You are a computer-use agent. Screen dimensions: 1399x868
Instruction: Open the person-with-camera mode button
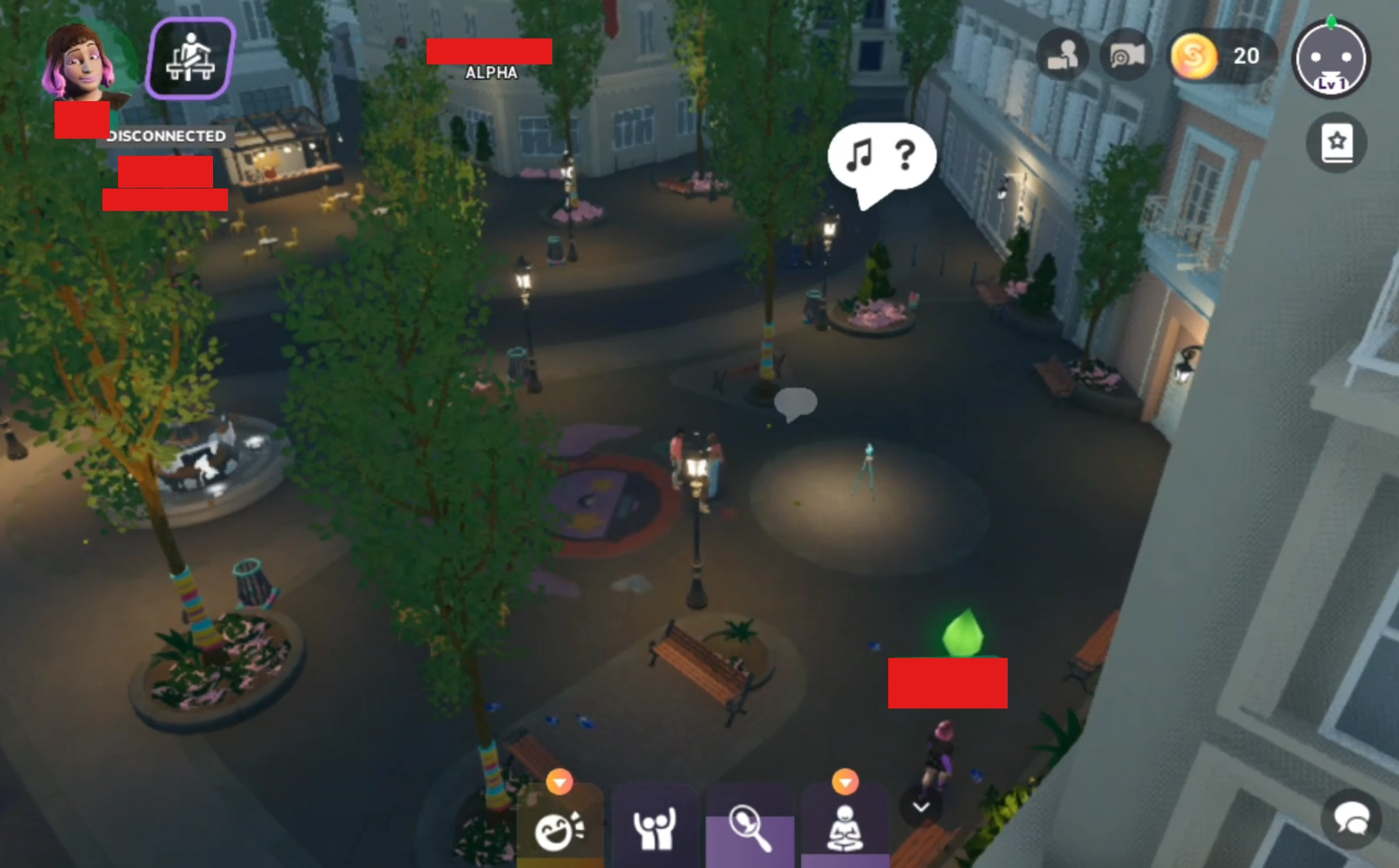(x=1062, y=56)
